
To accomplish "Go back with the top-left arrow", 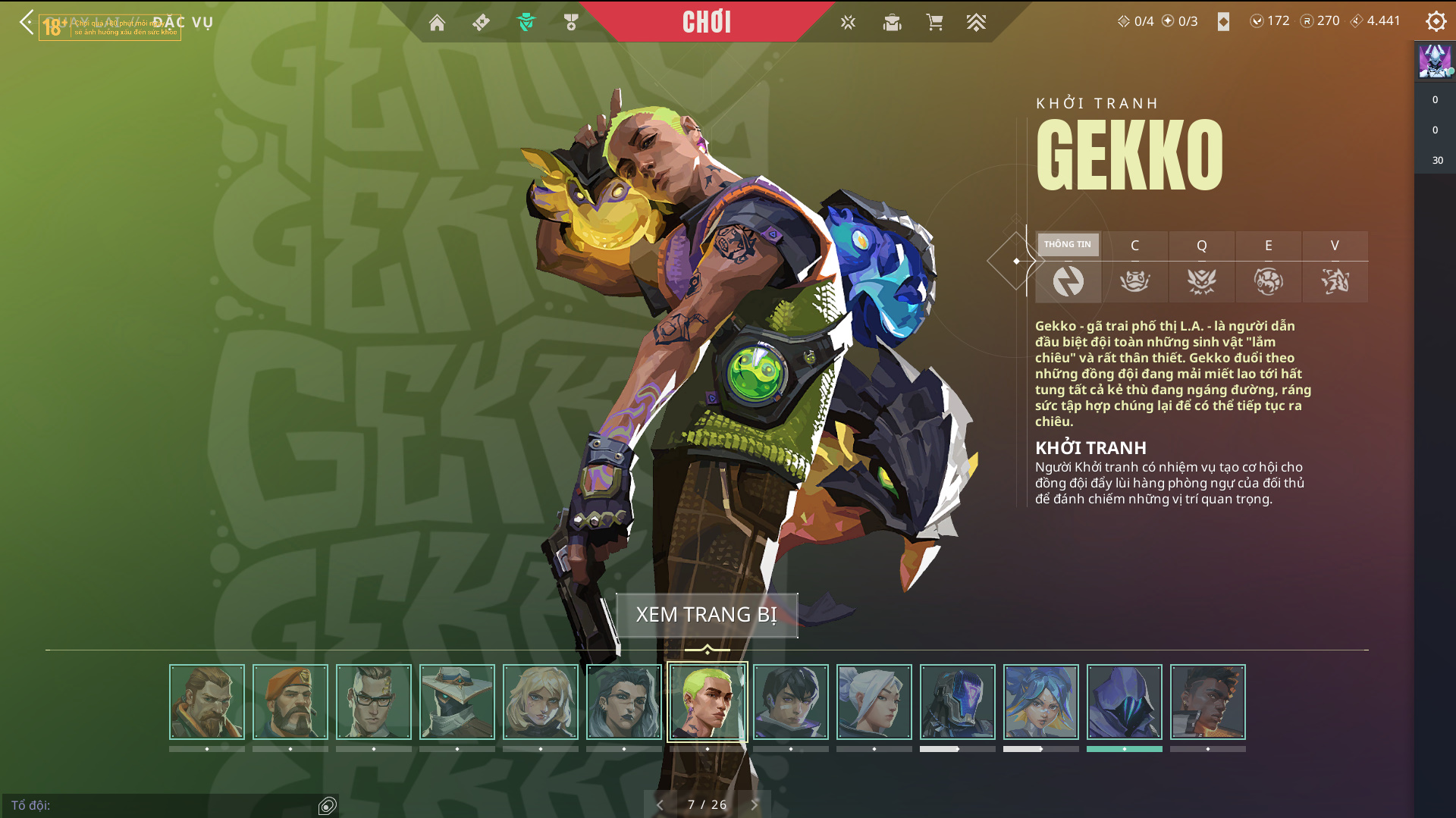I will click(27, 22).
